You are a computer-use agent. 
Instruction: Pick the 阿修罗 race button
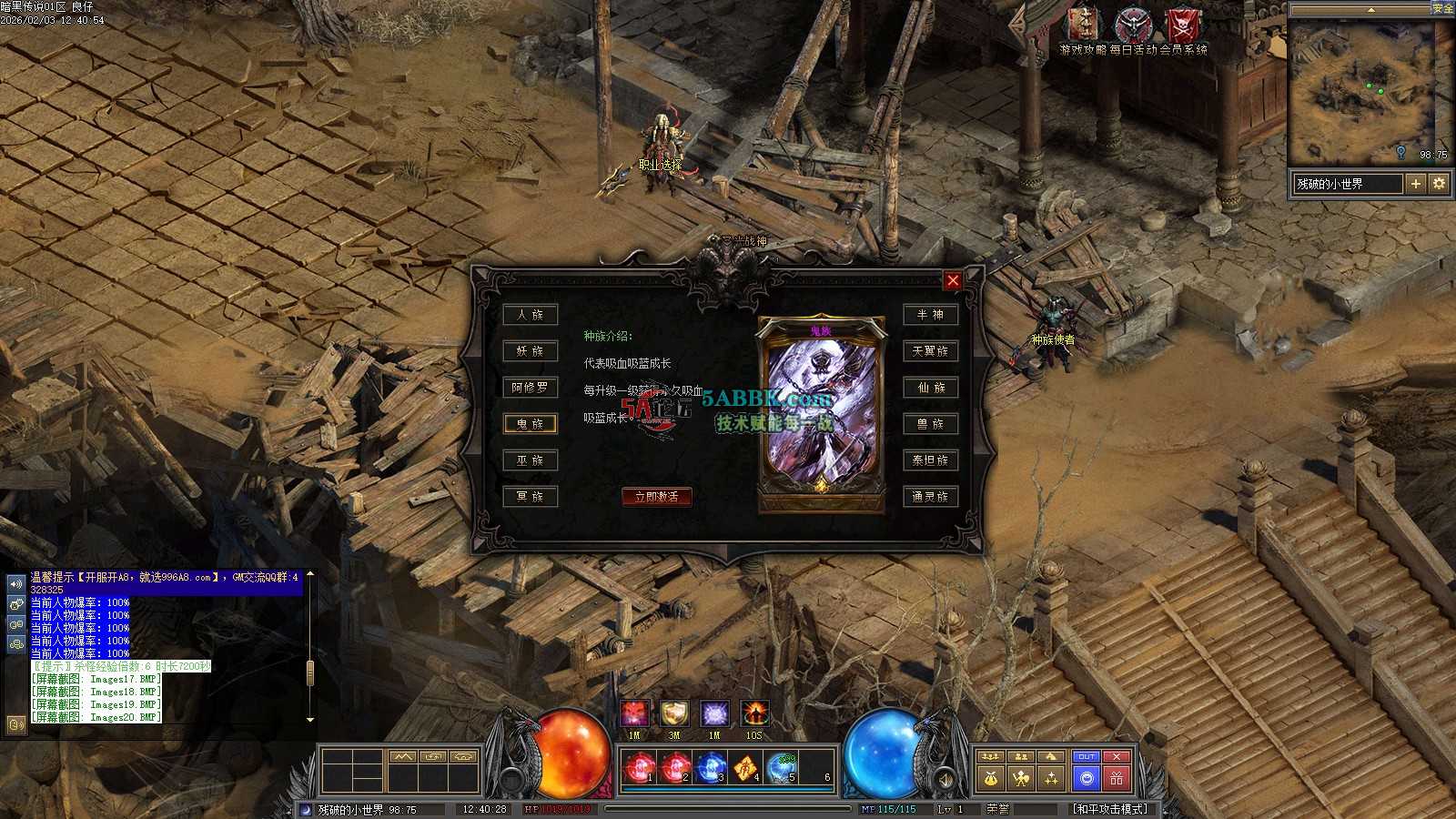[530, 388]
